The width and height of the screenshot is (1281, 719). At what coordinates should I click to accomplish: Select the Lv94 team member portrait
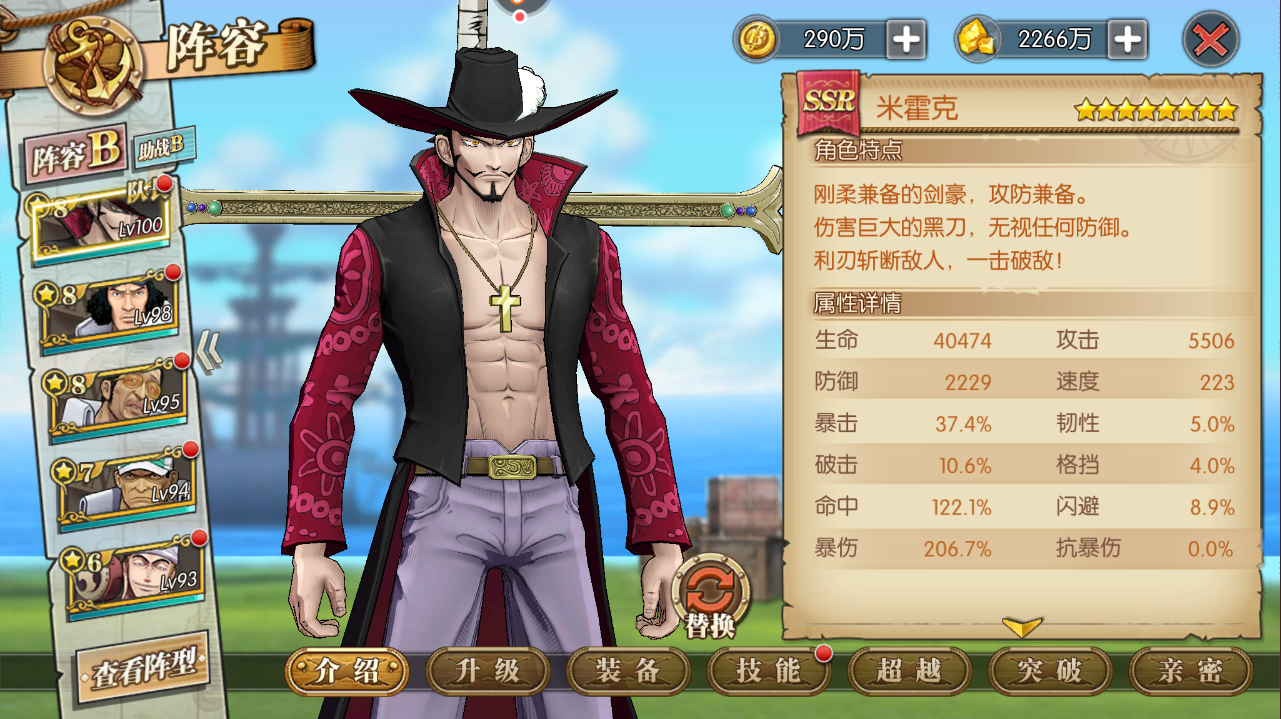125,486
